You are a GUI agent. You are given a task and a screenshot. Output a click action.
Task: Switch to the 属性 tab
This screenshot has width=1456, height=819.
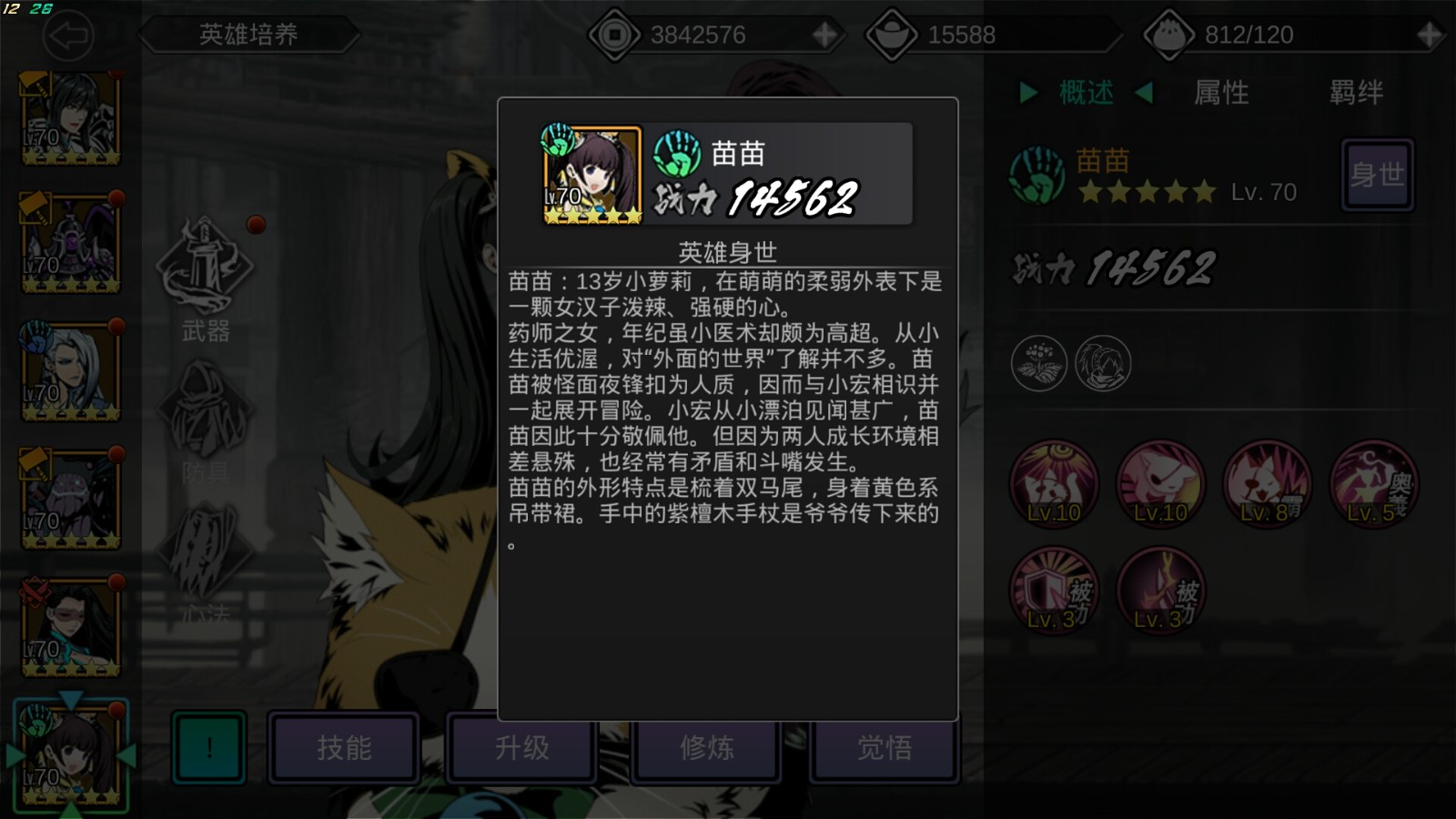tap(1224, 92)
